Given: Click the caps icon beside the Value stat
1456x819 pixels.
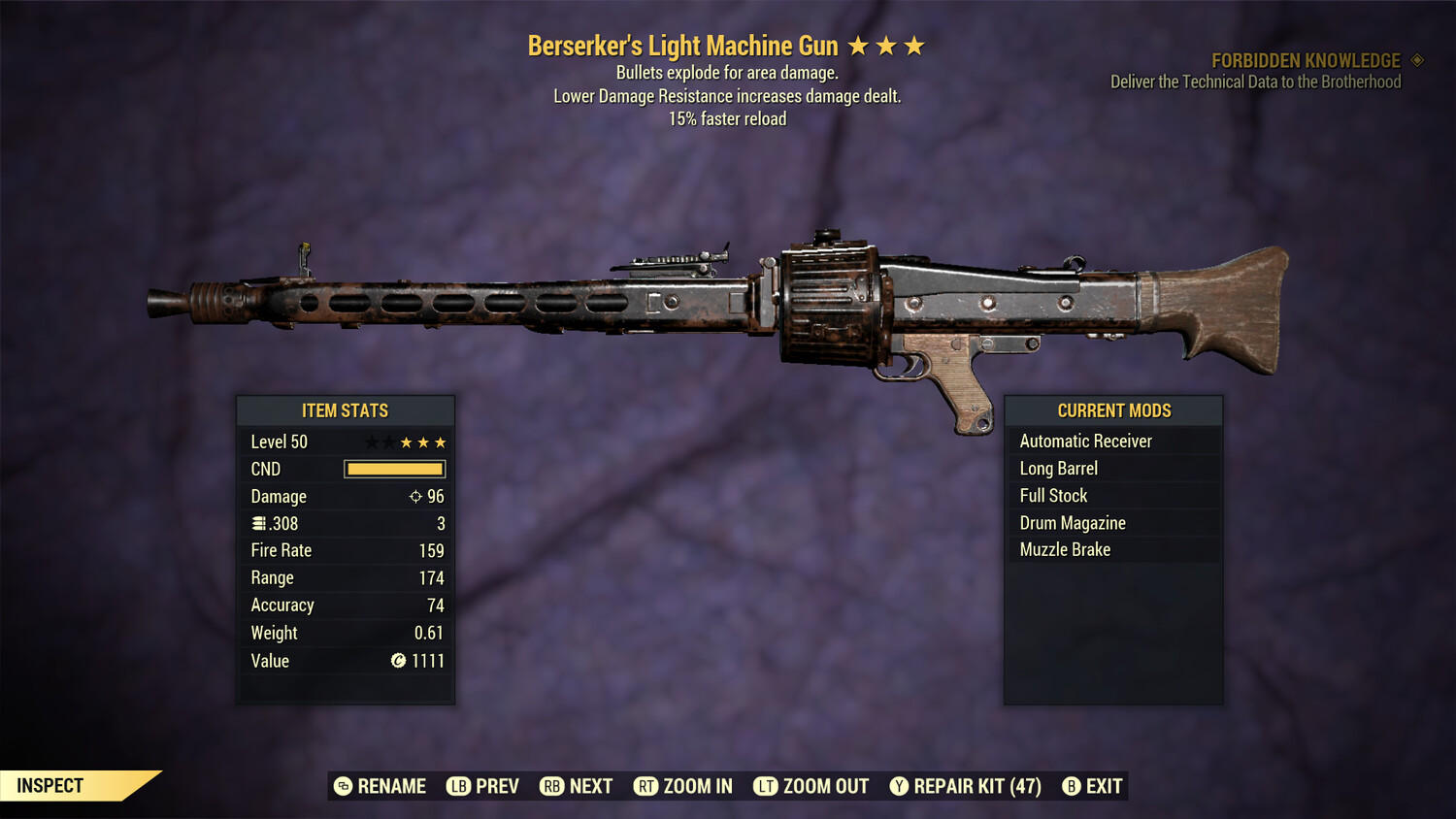Looking at the screenshot, I should (396, 661).
